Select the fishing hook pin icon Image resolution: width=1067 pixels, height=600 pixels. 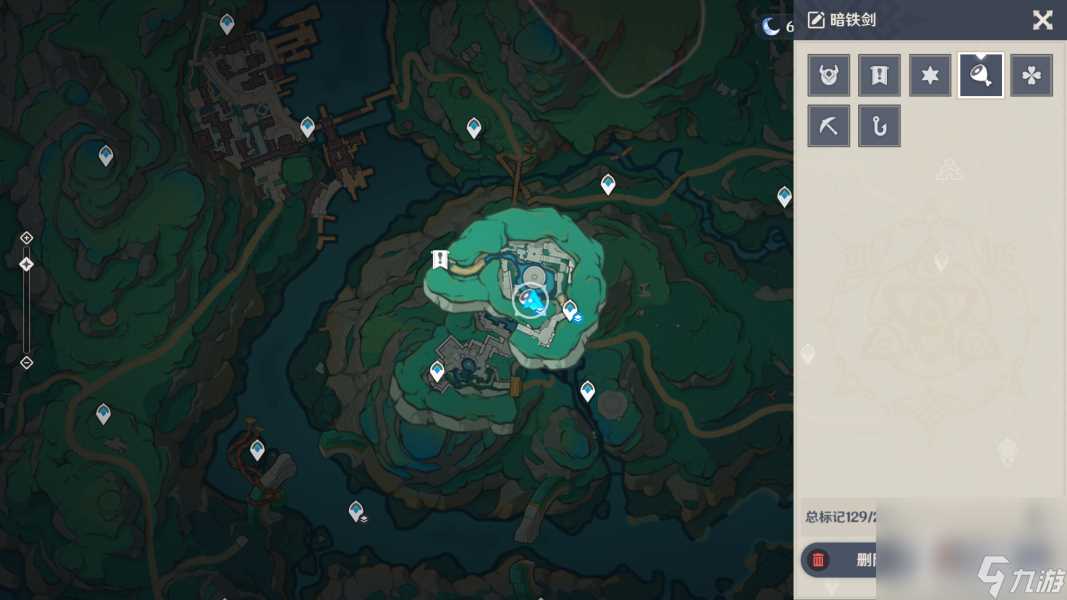click(x=879, y=126)
